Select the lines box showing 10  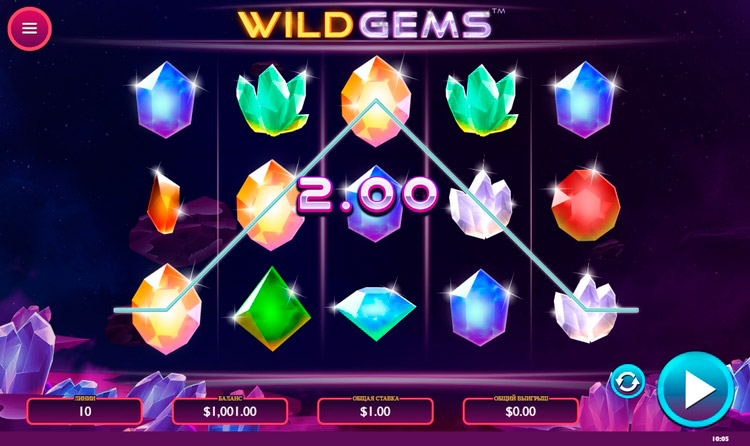(85, 410)
